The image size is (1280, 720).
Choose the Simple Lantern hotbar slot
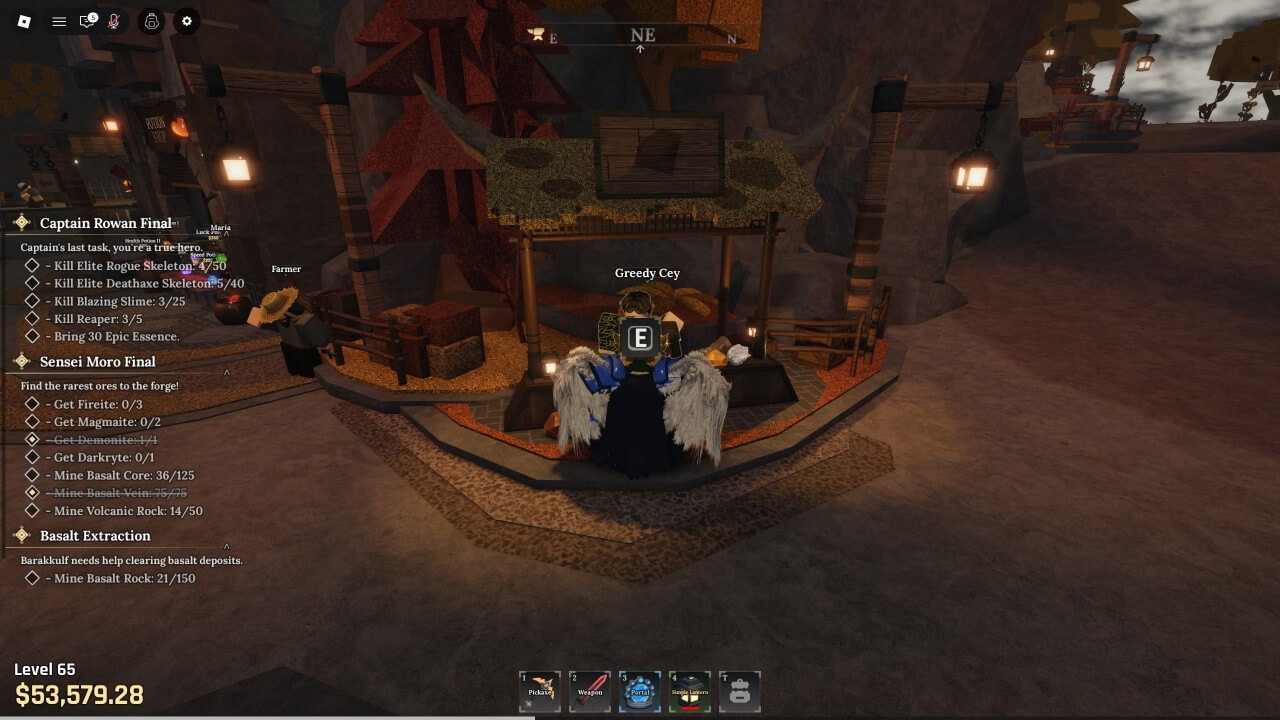click(x=690, y=691)
